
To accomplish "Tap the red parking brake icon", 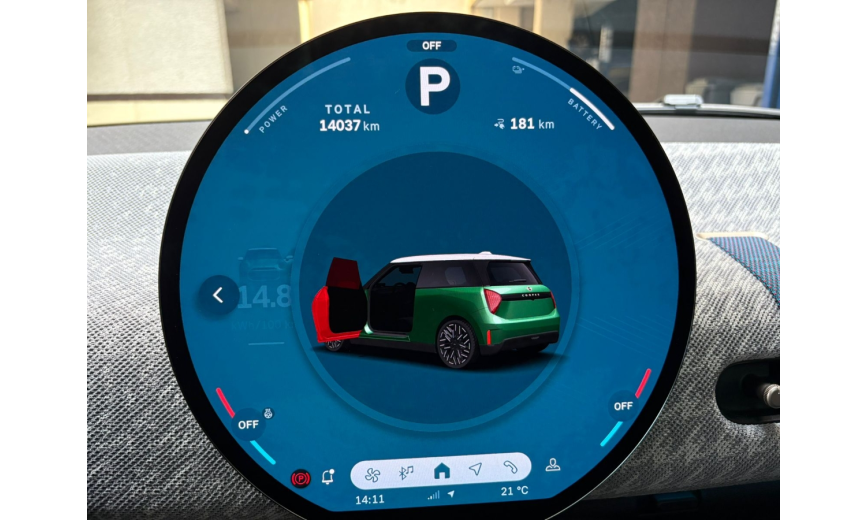I will pyautogui.click(x=300, y=479).
